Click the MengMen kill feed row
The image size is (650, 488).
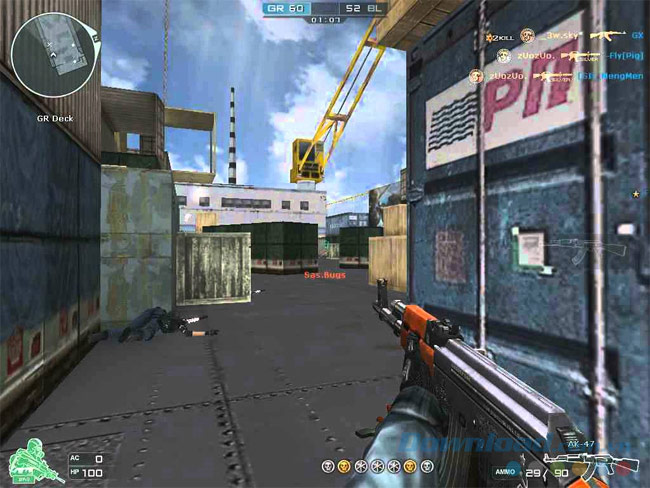(x=560, y=75)
